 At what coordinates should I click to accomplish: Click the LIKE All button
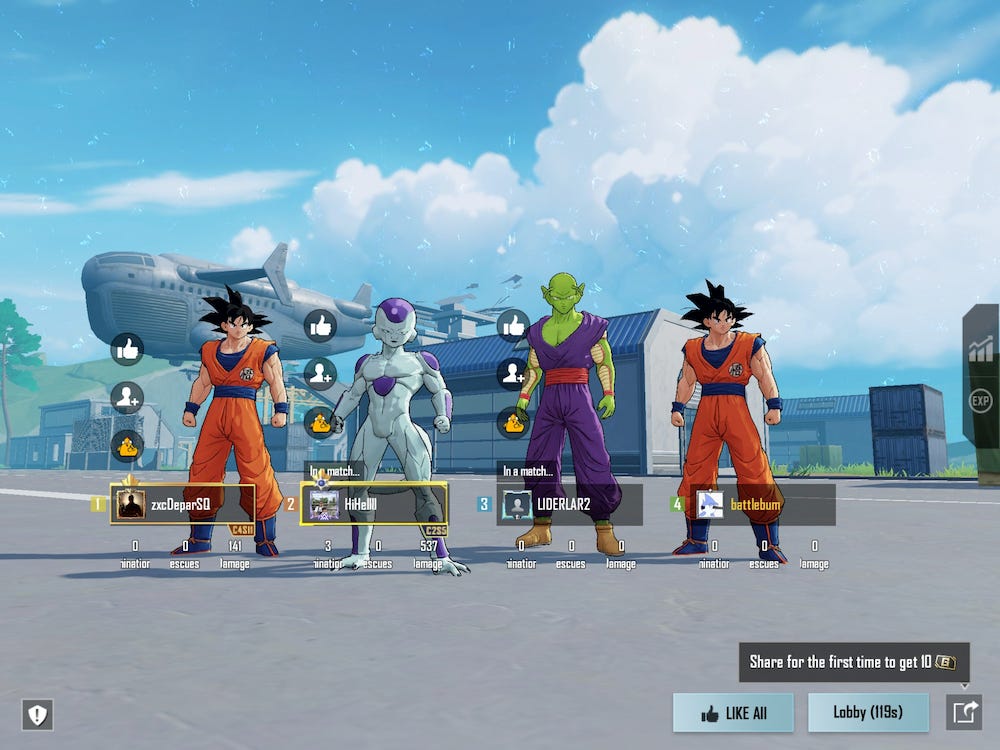click(x=733, y=713)
